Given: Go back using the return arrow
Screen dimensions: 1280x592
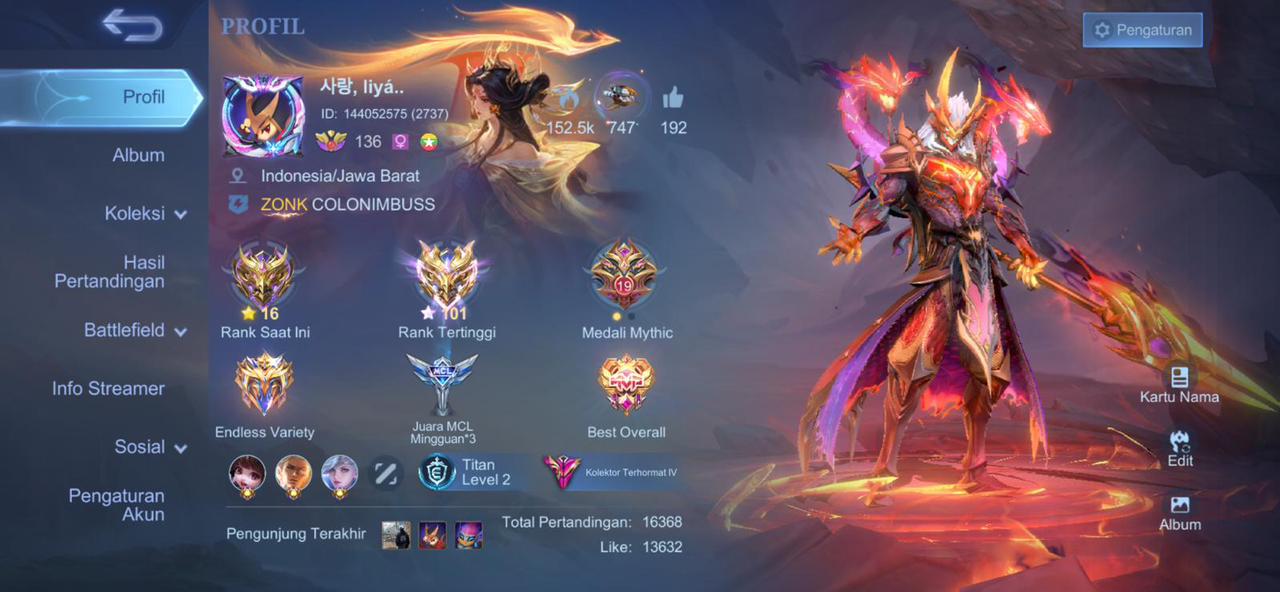Looking at the screenshot, I should click(132, 25).
